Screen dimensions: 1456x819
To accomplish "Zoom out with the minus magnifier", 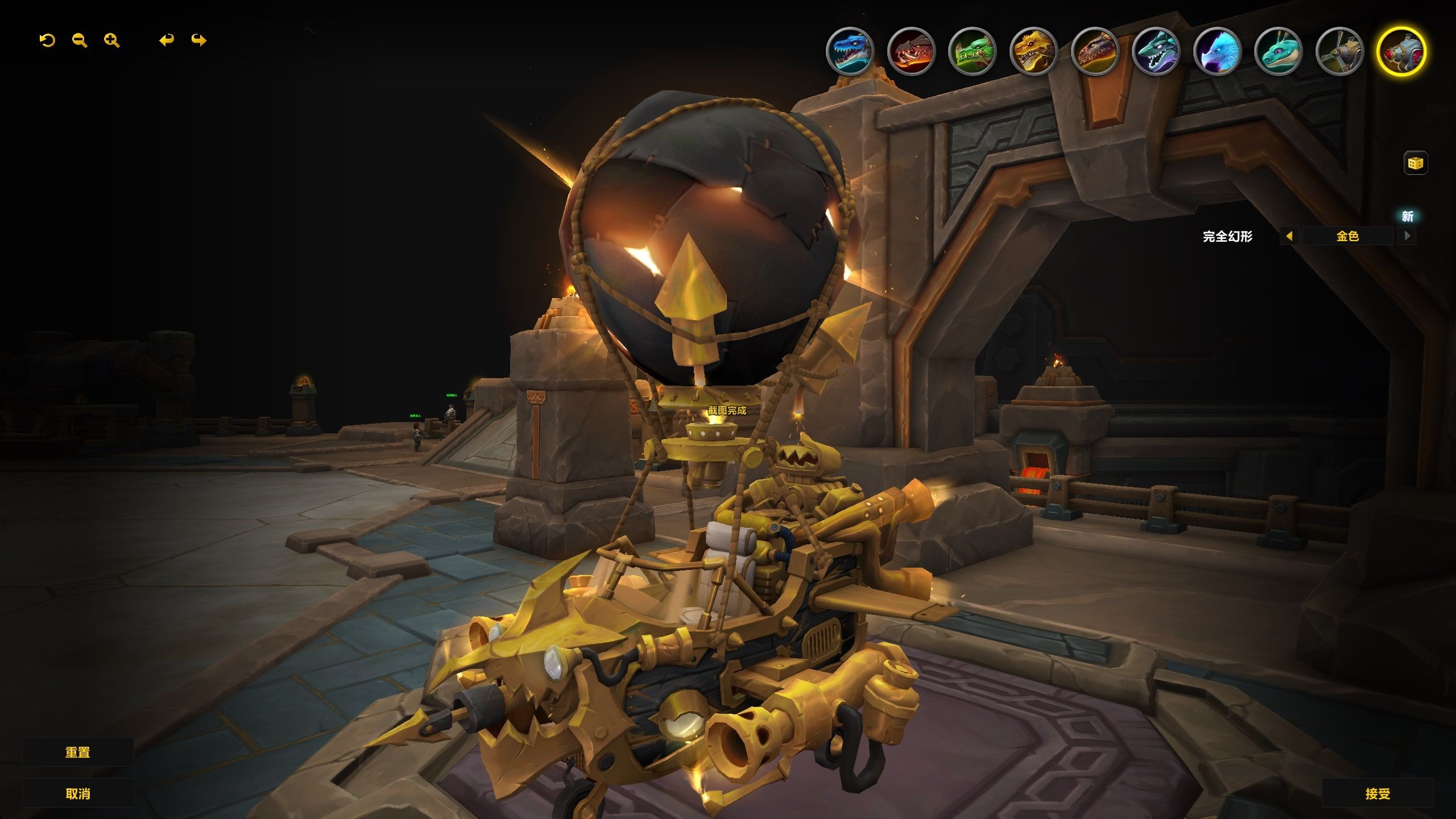I will pos(80,40).
